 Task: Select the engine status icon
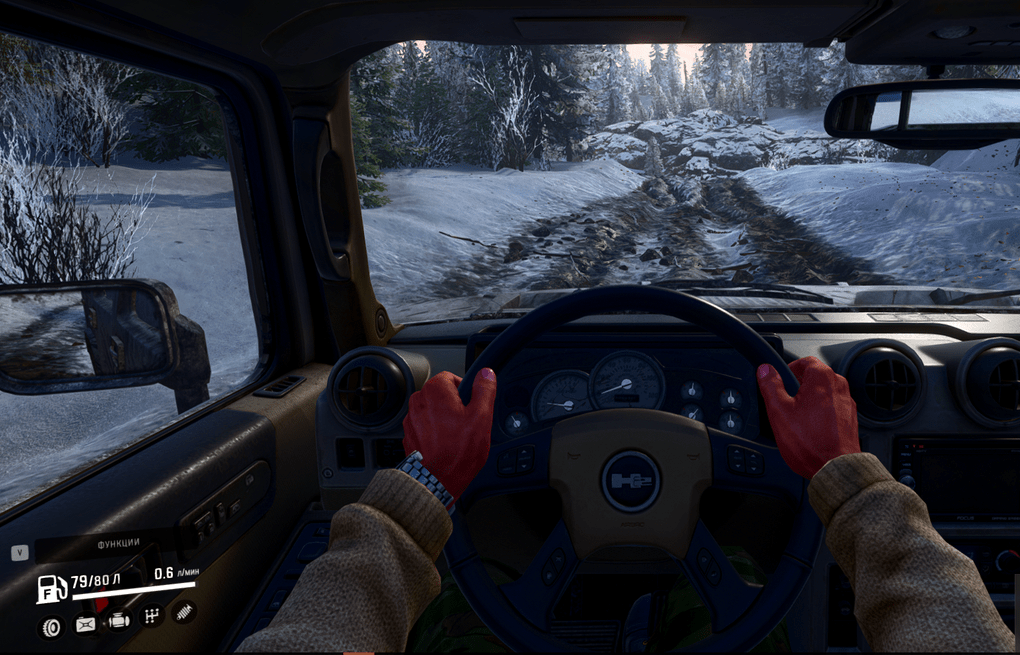pos(119,620)
